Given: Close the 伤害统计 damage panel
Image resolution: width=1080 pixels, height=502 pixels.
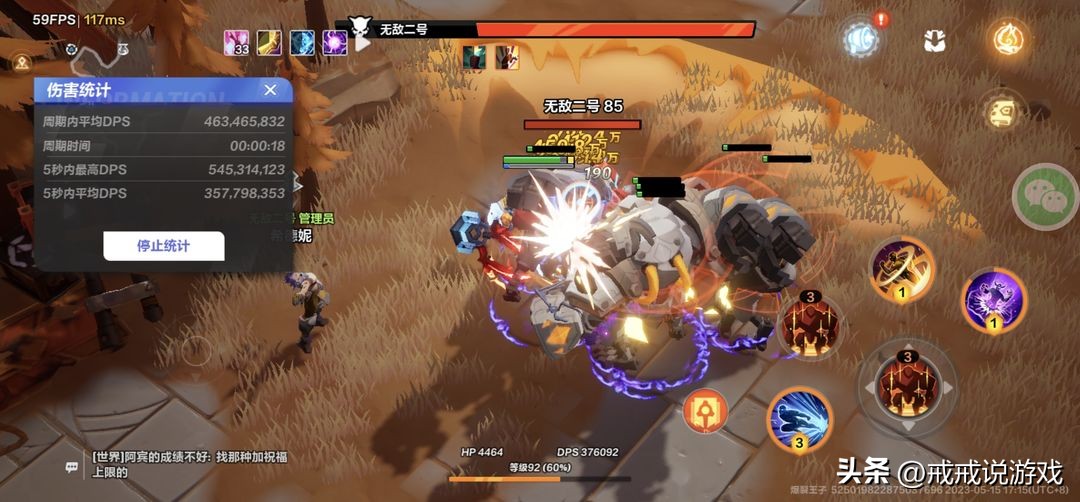Looking at the screenshot, I should 270,90.
